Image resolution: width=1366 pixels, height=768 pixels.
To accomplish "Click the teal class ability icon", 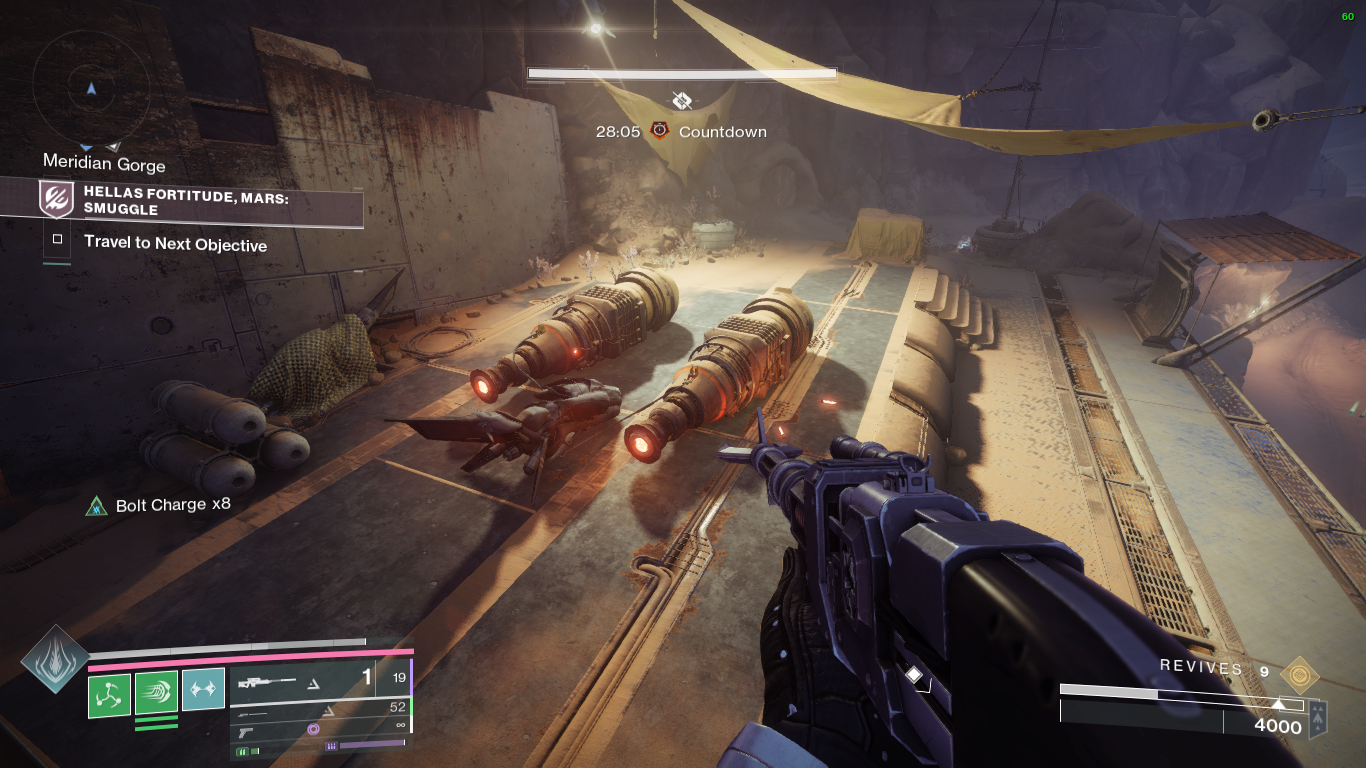I will click(x=203, y=691).
